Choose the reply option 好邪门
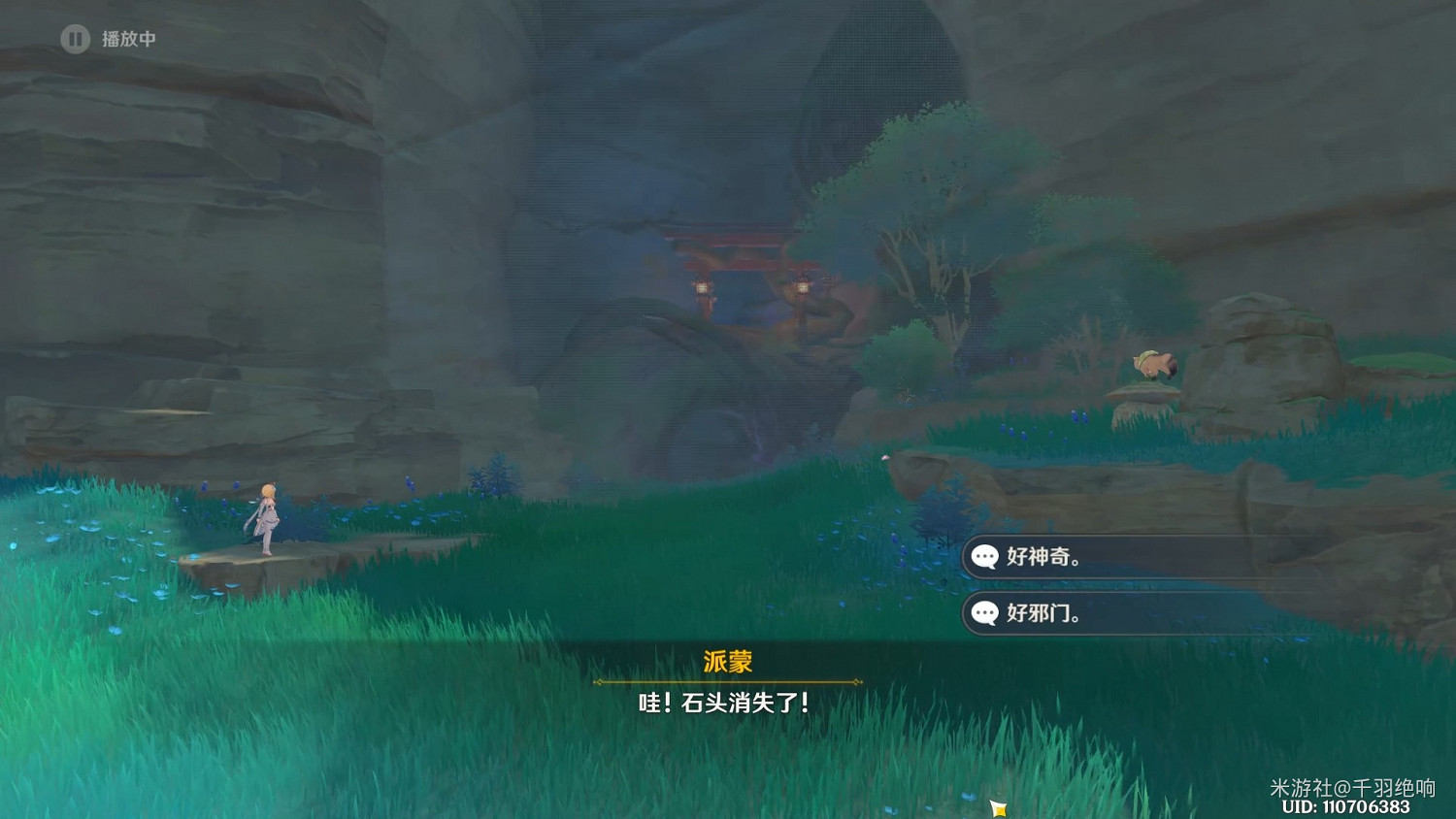1456x819 pixels. [x=1043, y=613]
